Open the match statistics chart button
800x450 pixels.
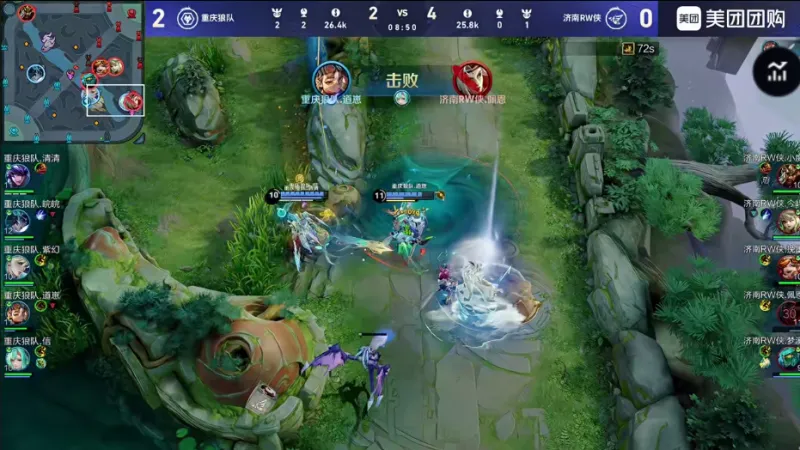777,71
